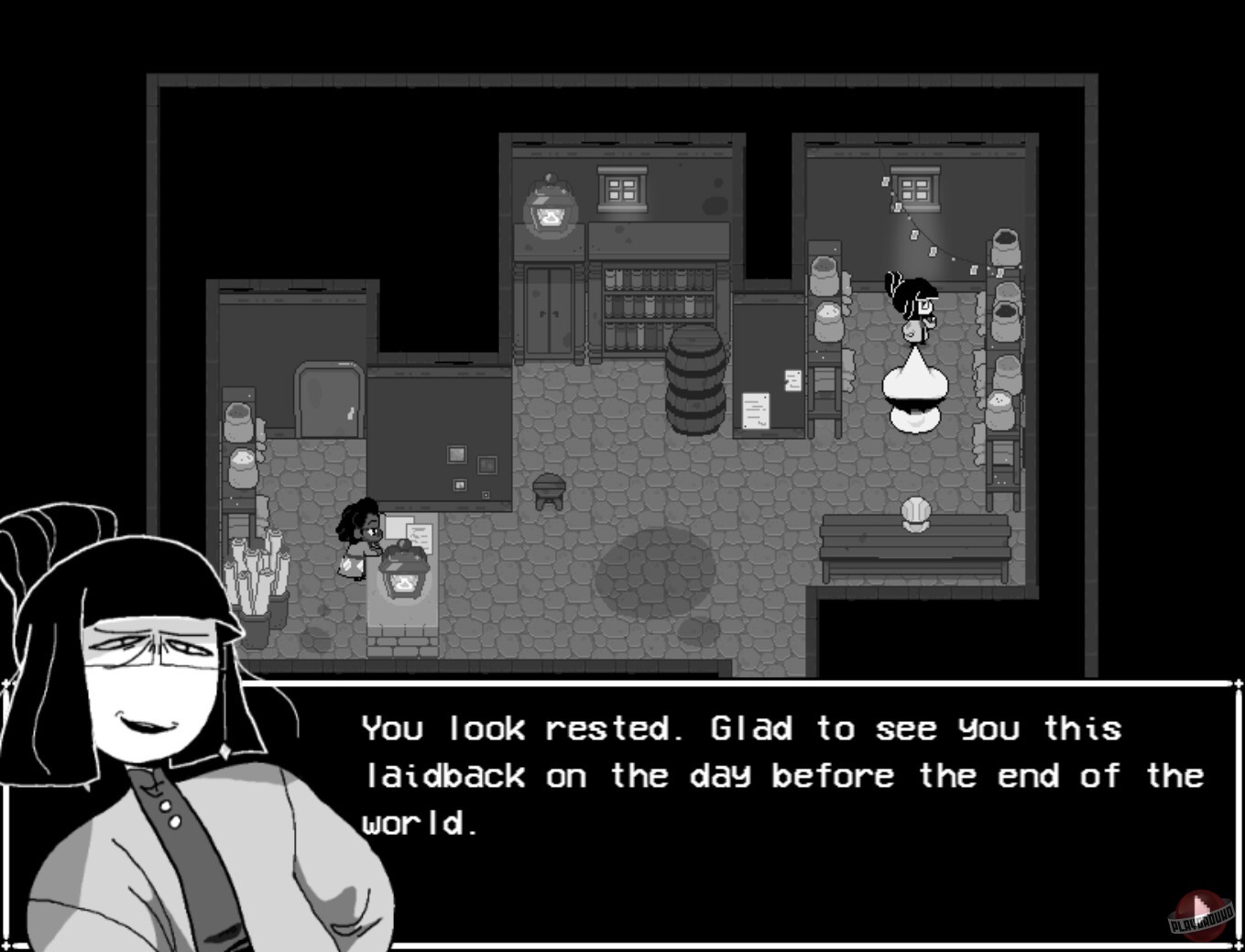1245x952 pixels.
Task: Select the lit stove the girl is tending
Action: [x=404, y=573]
